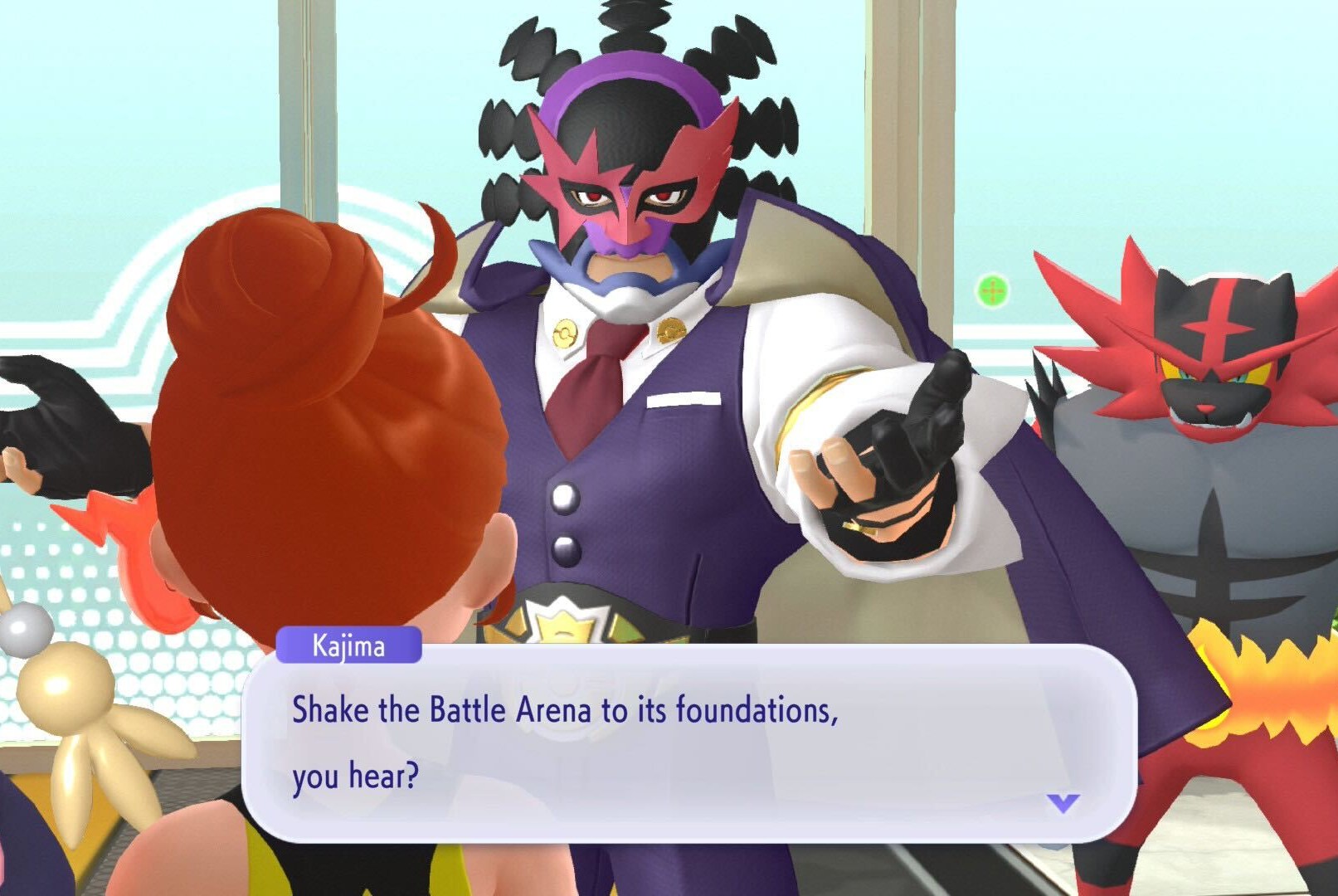Viewport: 1338px width, 896px height.
Task: Tap Kajima's dialogue text box to continue
Action: (x=688, y=743)
